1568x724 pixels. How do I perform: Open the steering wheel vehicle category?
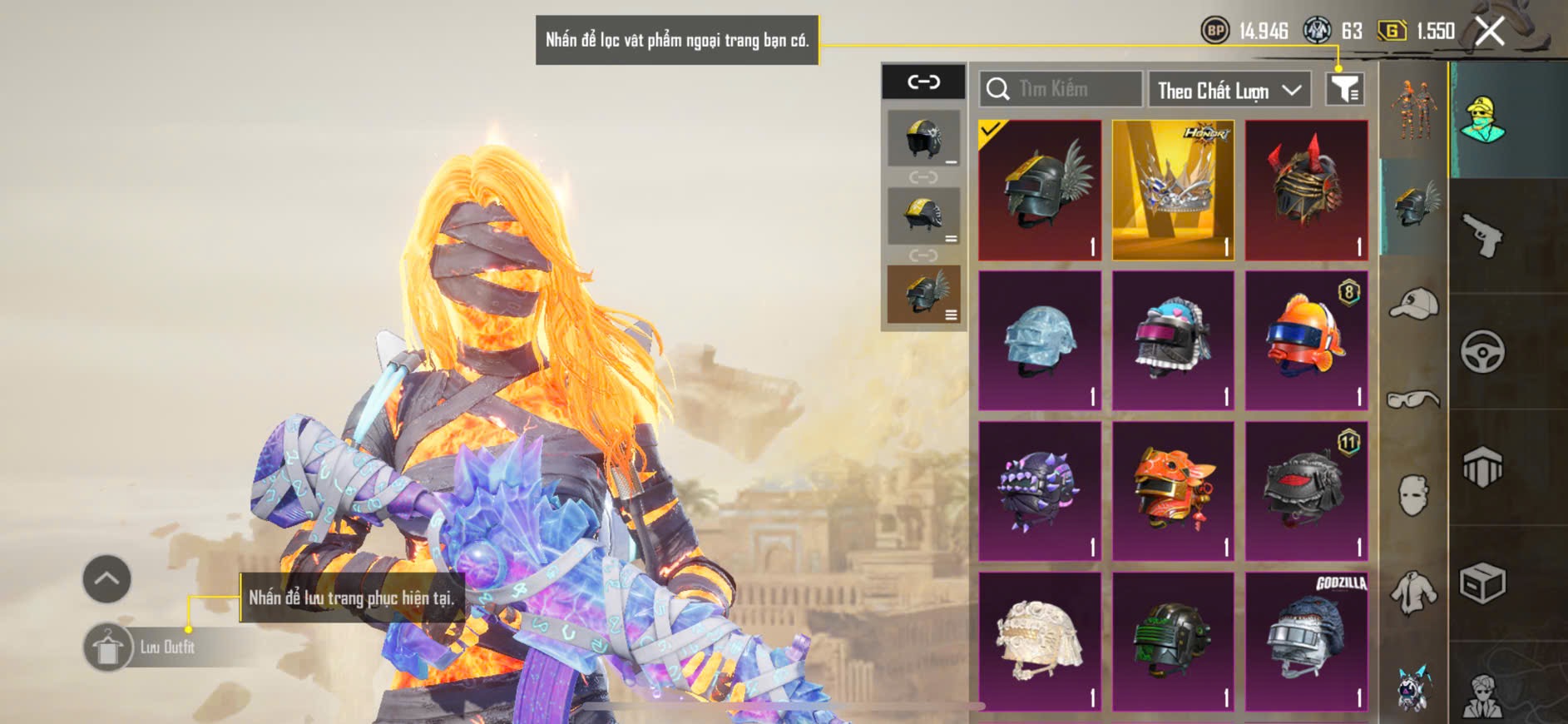(x=1482, y=352)
